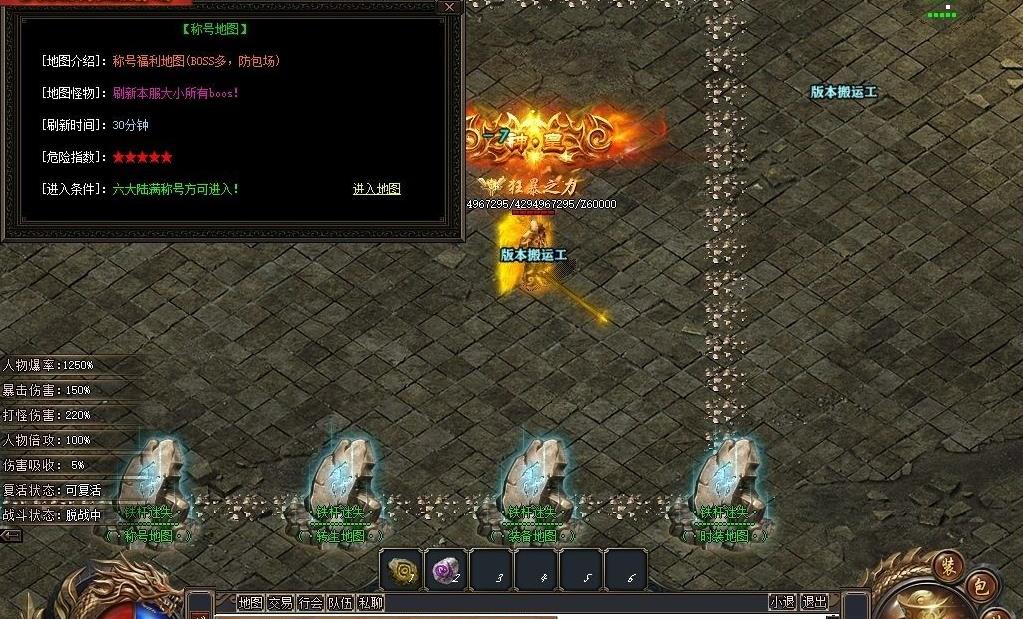This screenshot has height=619, width=1023.
Task: Open the 包 bag round button
Action: click(980, 587)
